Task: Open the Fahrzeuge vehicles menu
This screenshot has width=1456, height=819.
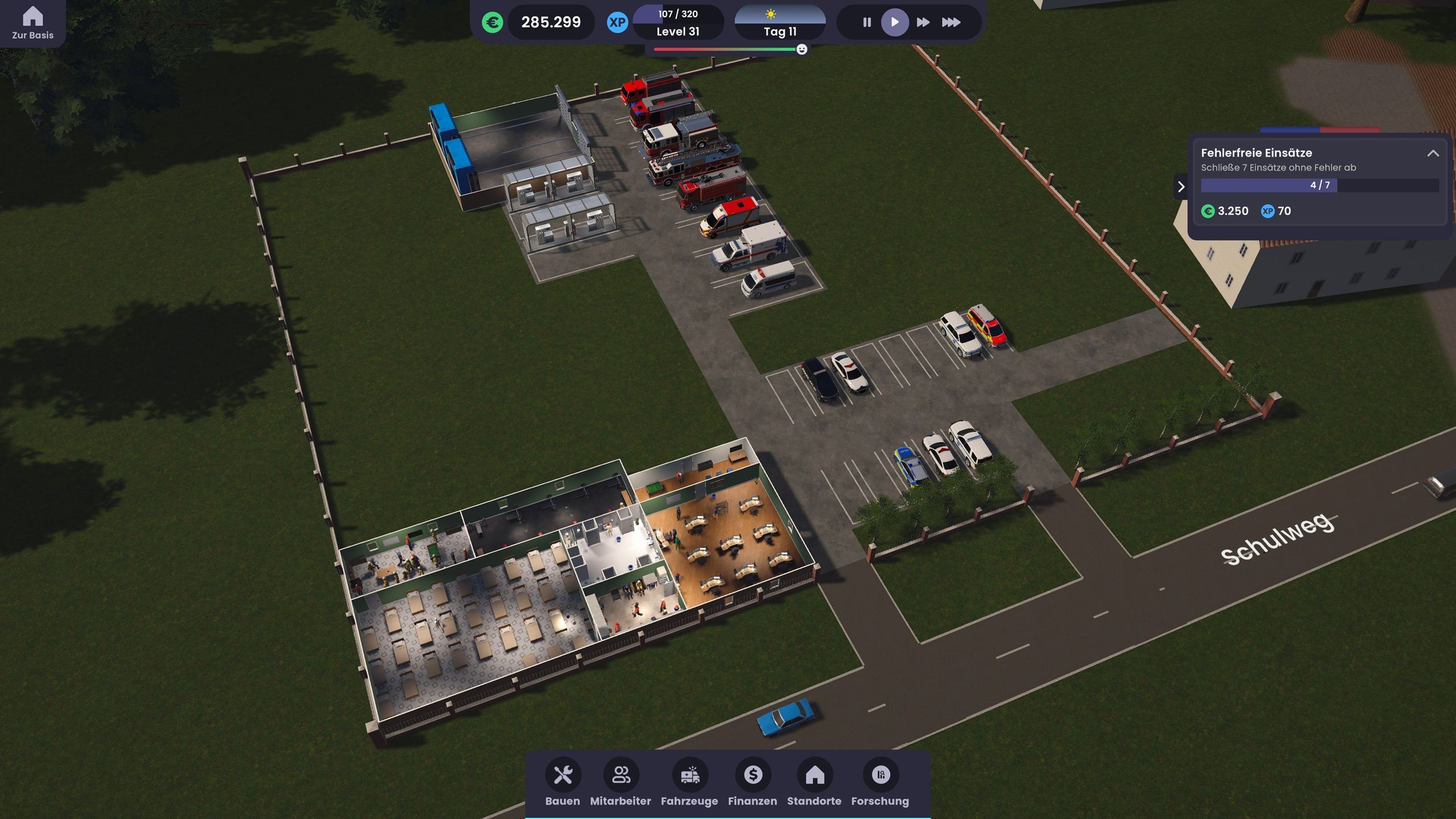Action: click(689, 781)
